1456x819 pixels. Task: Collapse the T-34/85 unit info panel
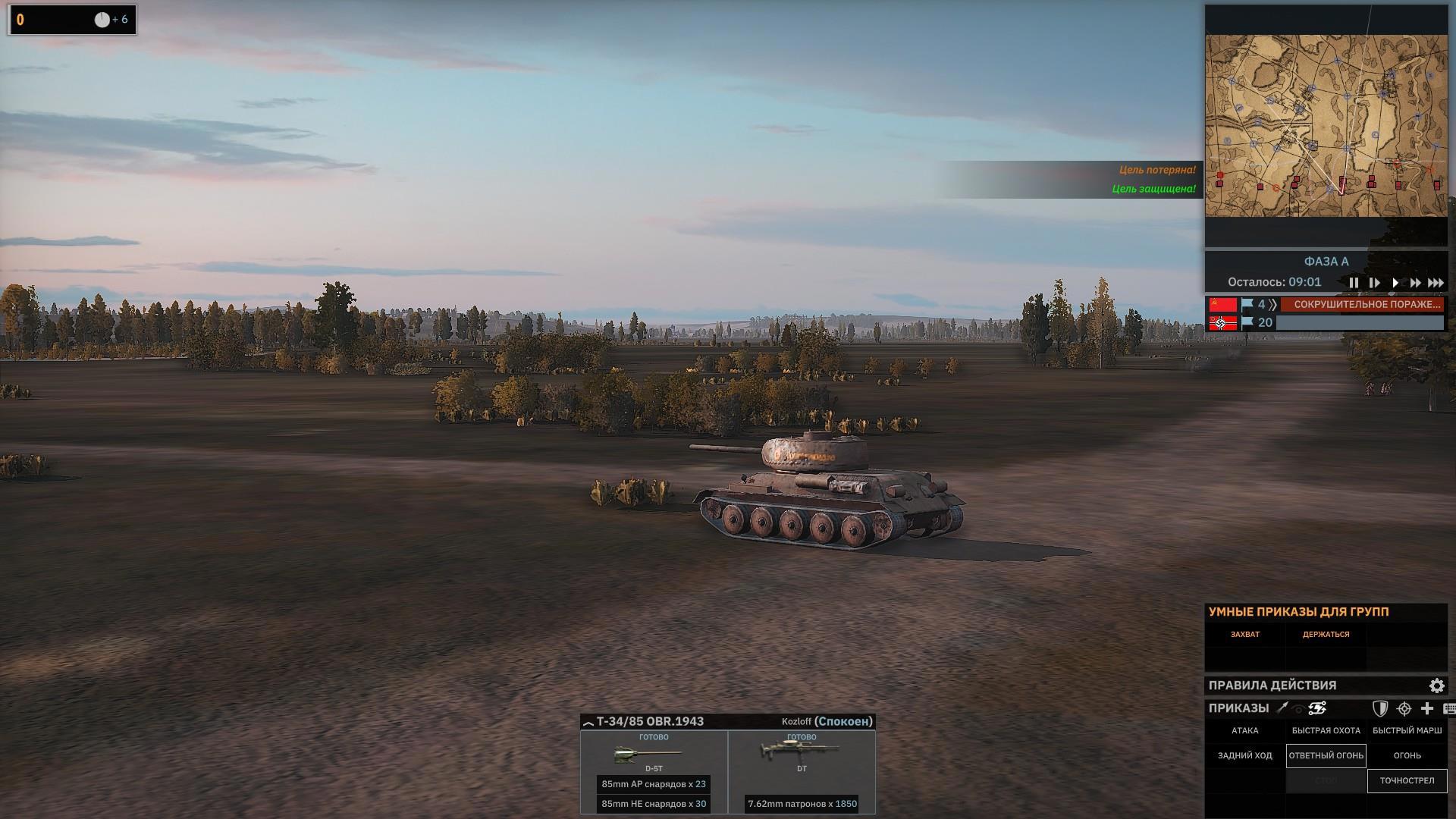(x=588, y=723)
